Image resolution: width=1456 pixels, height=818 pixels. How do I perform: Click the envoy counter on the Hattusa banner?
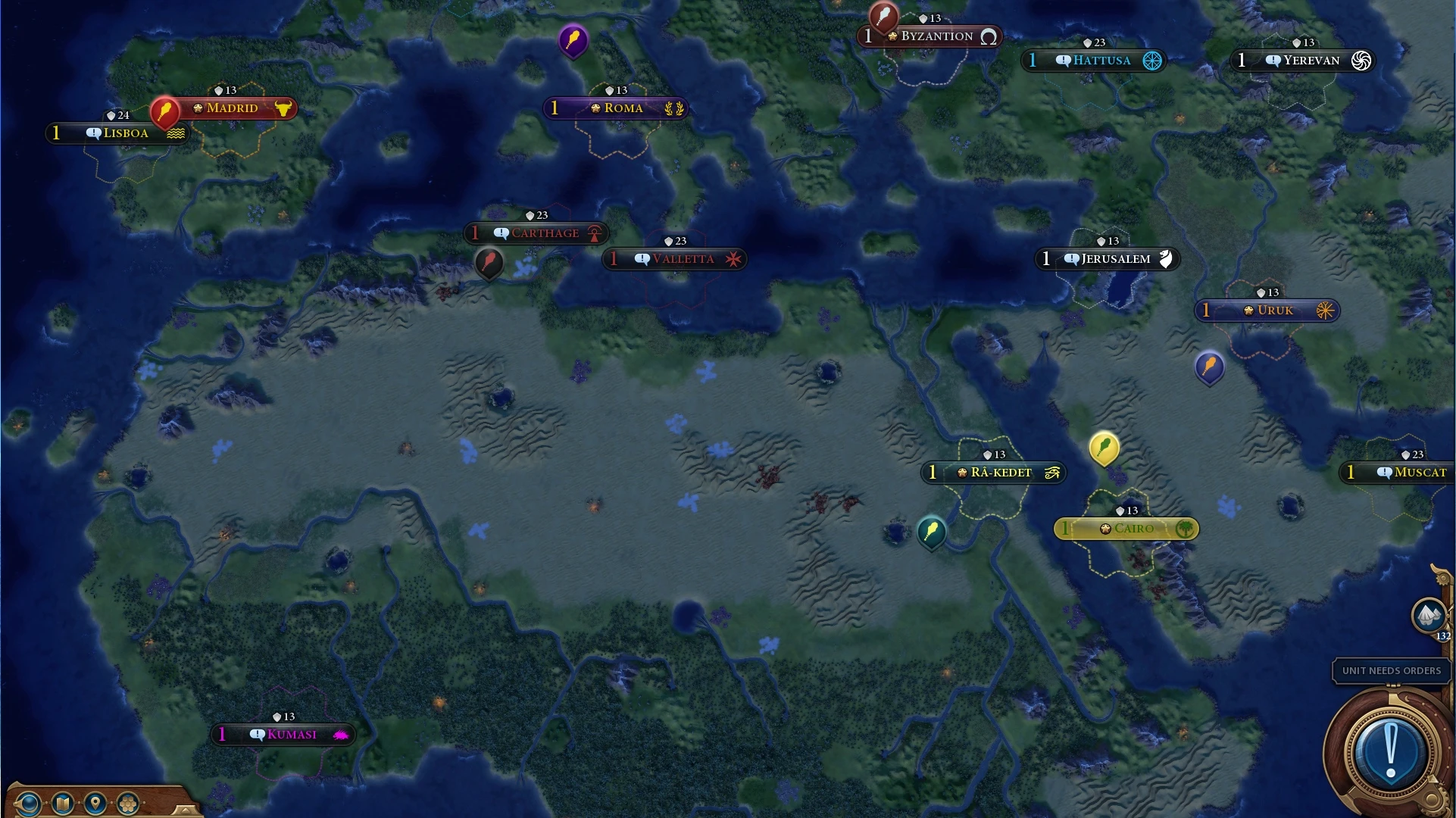point(1032,60)
